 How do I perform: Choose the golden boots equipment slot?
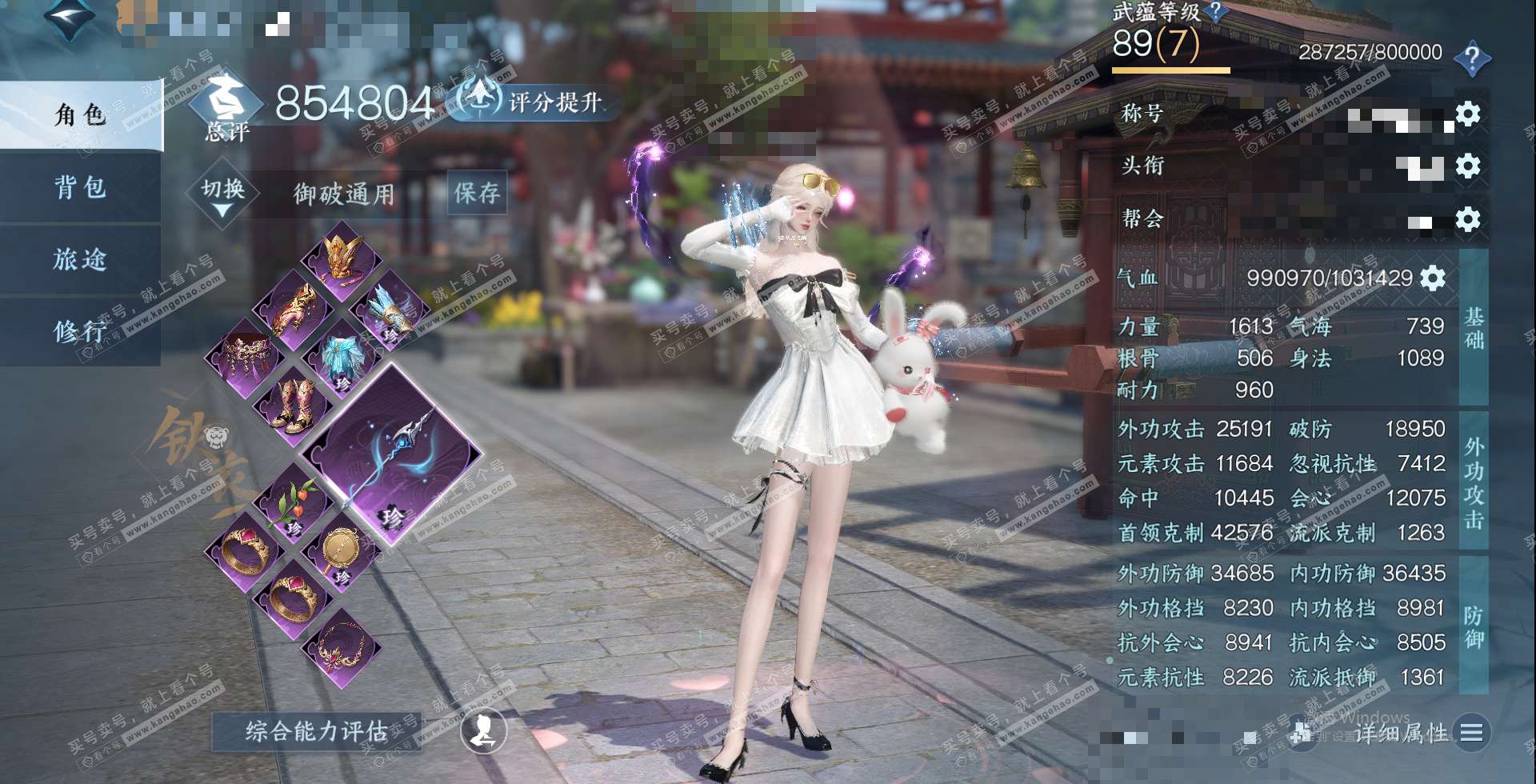coord(294,405)
